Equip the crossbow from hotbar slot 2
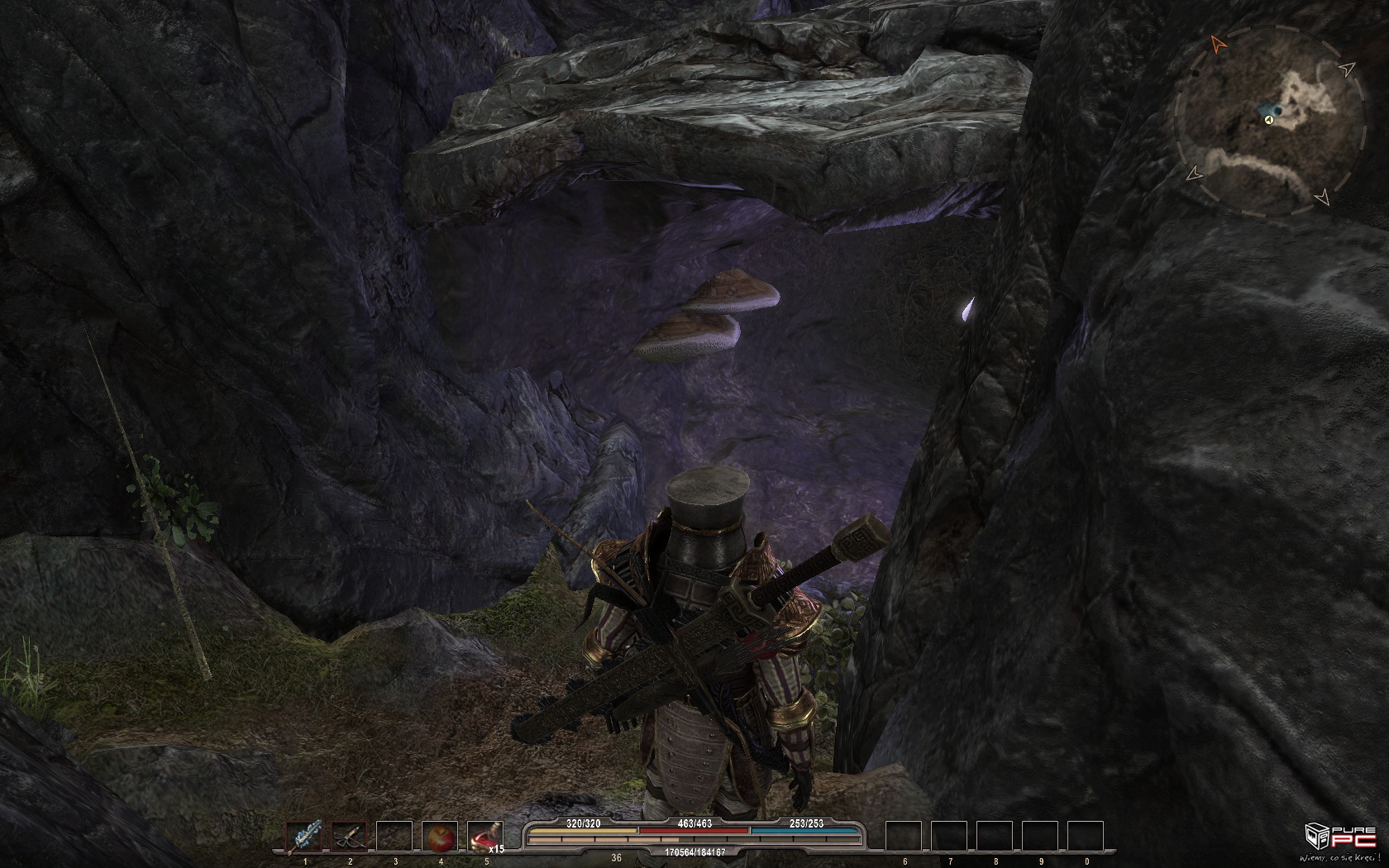This screenshot has height=868, width=1389. click(x=349, y=837)
